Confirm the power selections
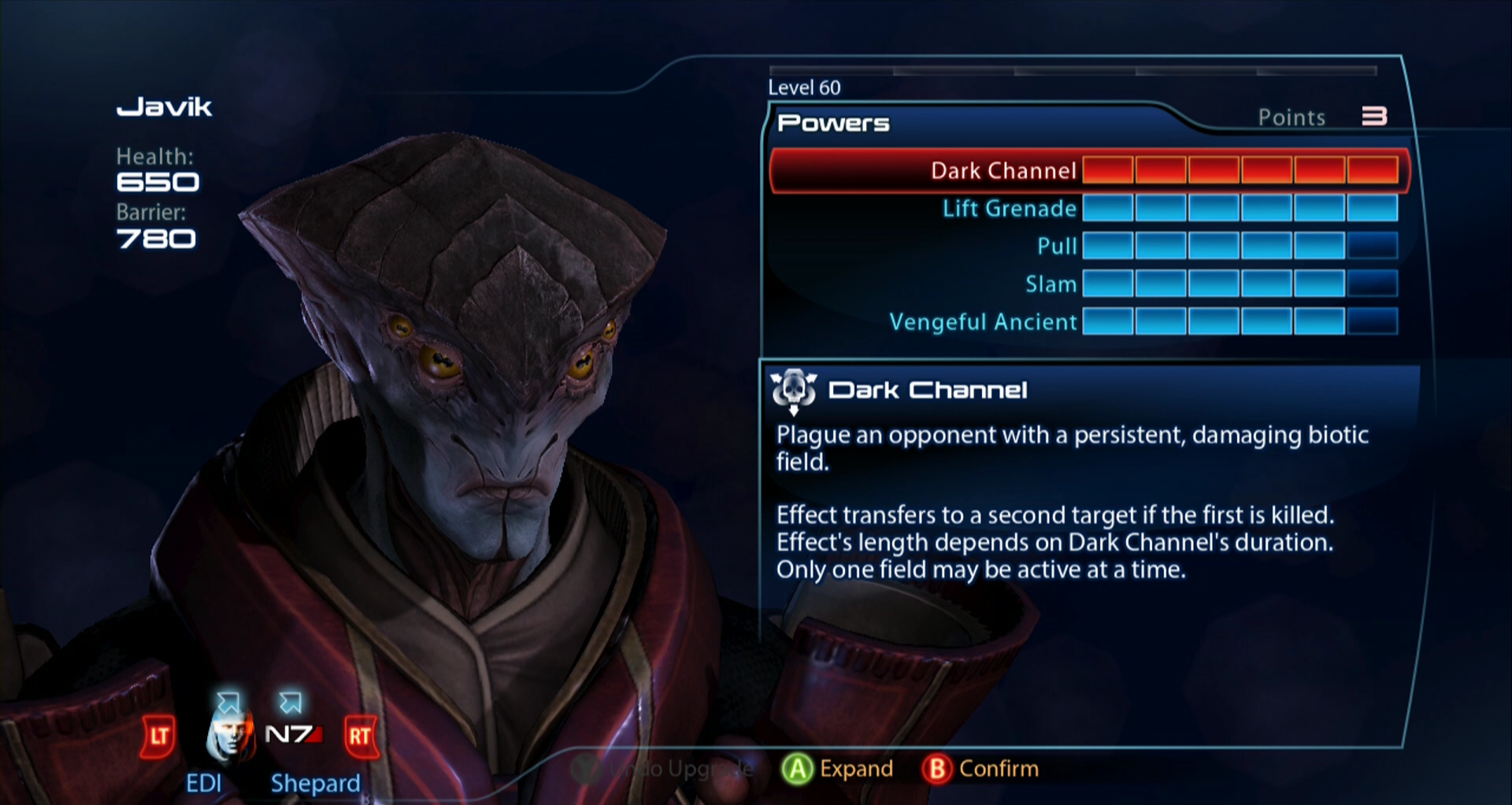Image resolution: width=1512 pixels, height=805 pixels. point(980,769)
